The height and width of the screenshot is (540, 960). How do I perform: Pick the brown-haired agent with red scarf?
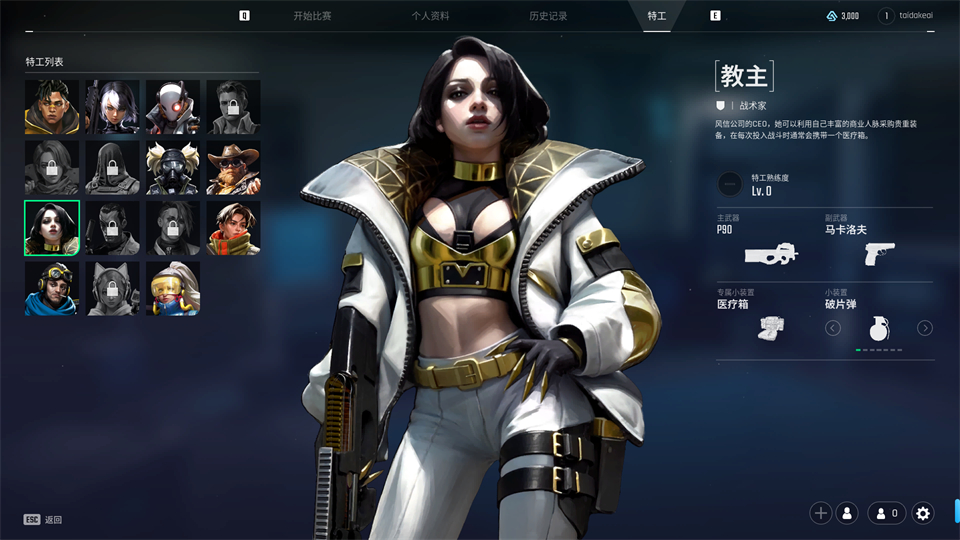tap(233, 228)
